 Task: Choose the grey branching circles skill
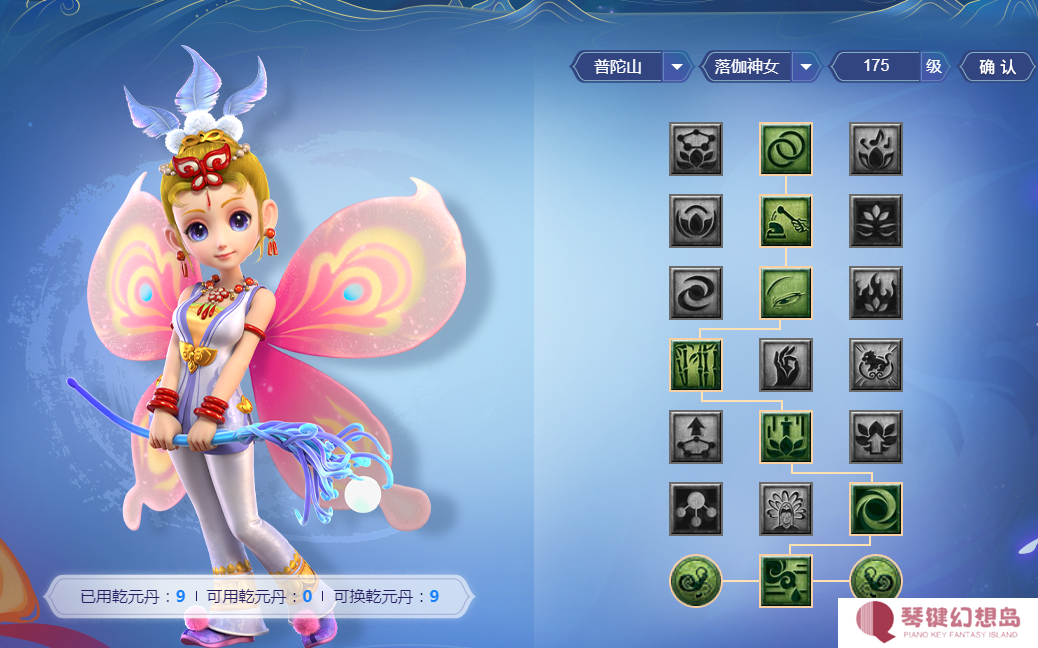click(x=696, y=509)
